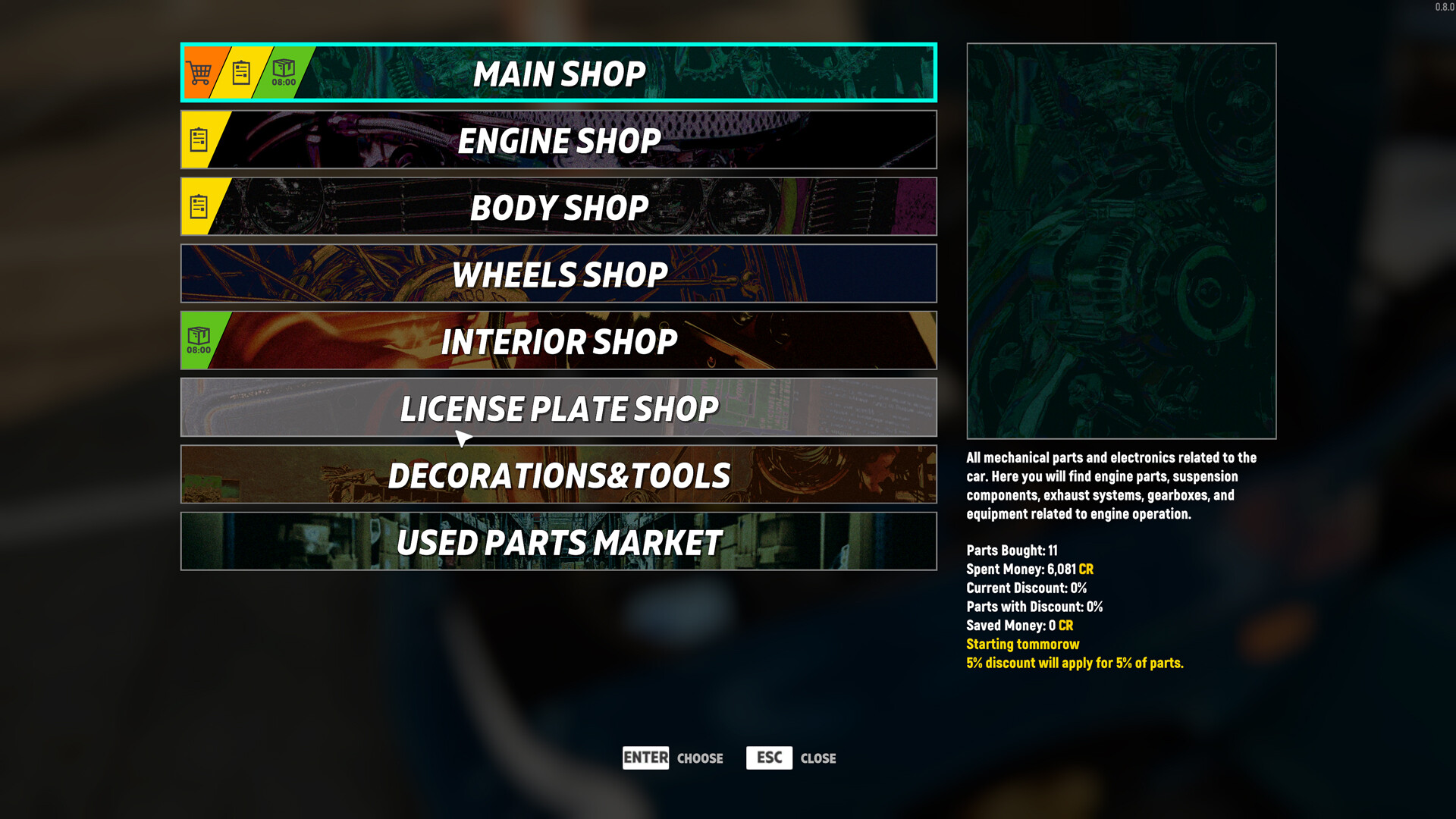1456x819 pixels.
Task: Click the 08:00 delivery icon on Interior Shop
Action: [x=199, y=340]
